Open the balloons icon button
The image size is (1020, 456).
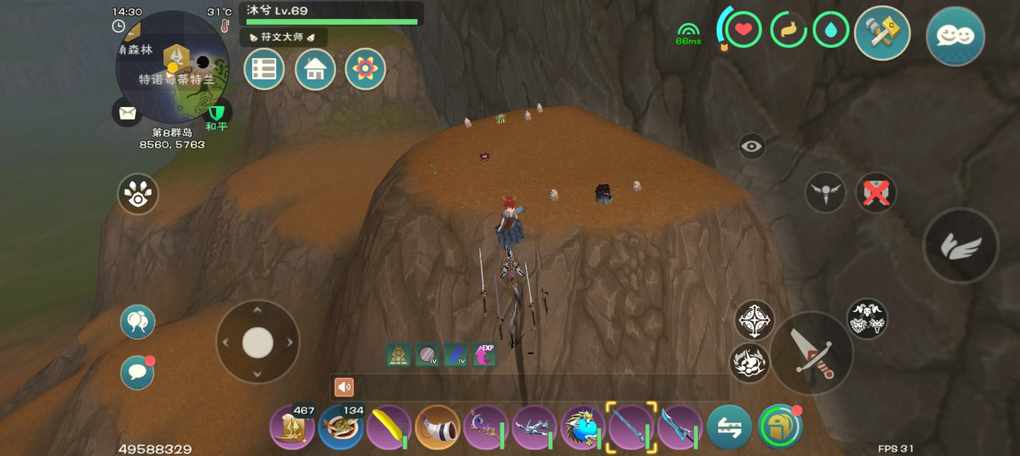point(137,322)
